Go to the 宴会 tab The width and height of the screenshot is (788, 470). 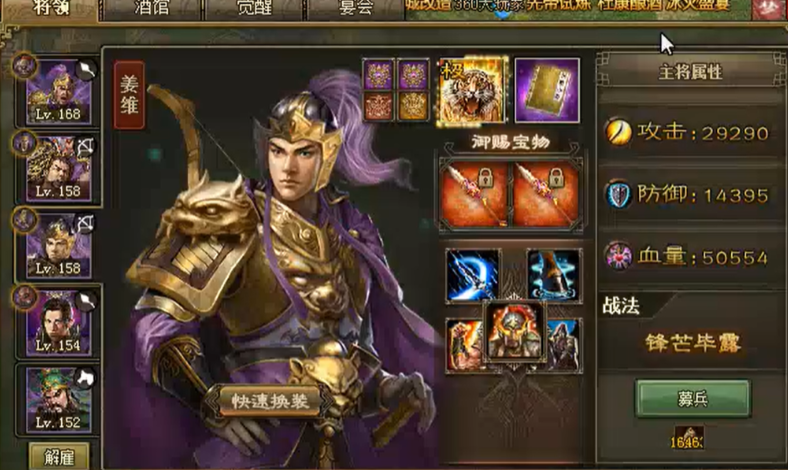tap(350, 10)
